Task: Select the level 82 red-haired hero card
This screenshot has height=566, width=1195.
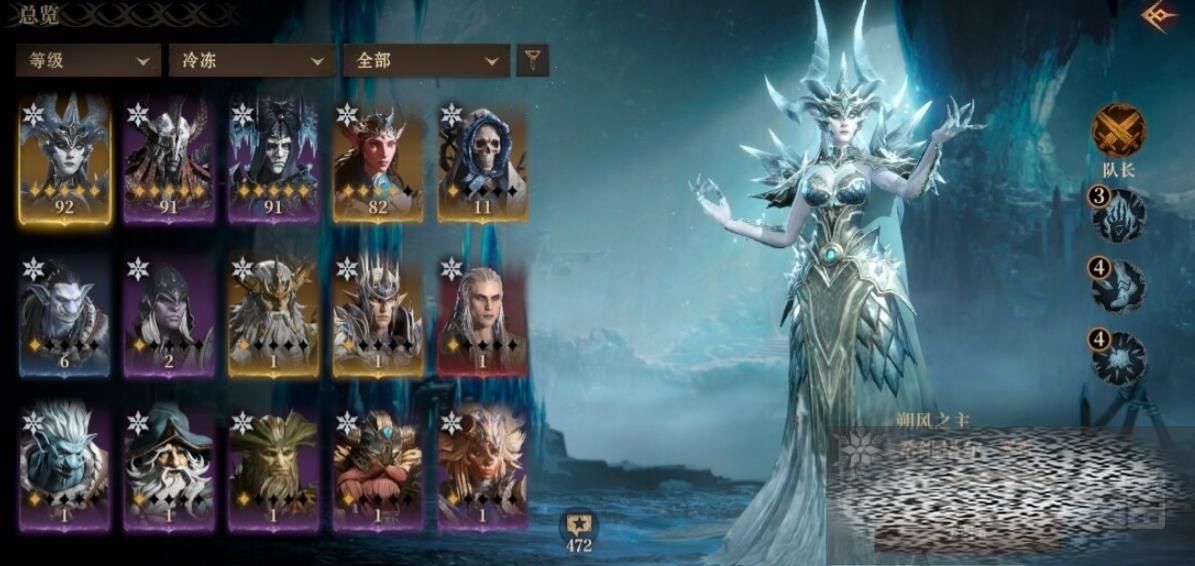Action: 378,160
